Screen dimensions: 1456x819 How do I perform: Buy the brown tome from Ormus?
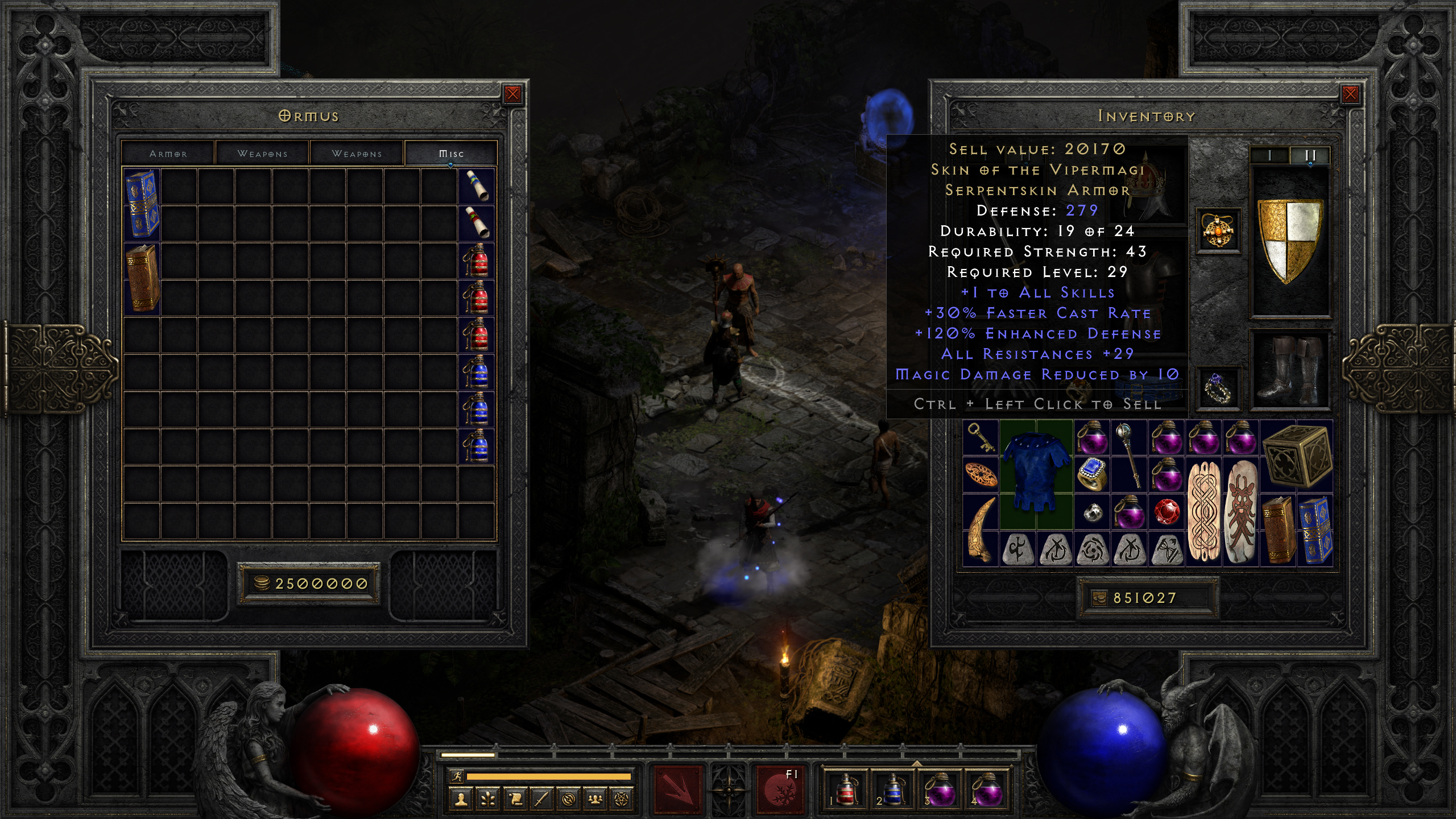point(142,278)
